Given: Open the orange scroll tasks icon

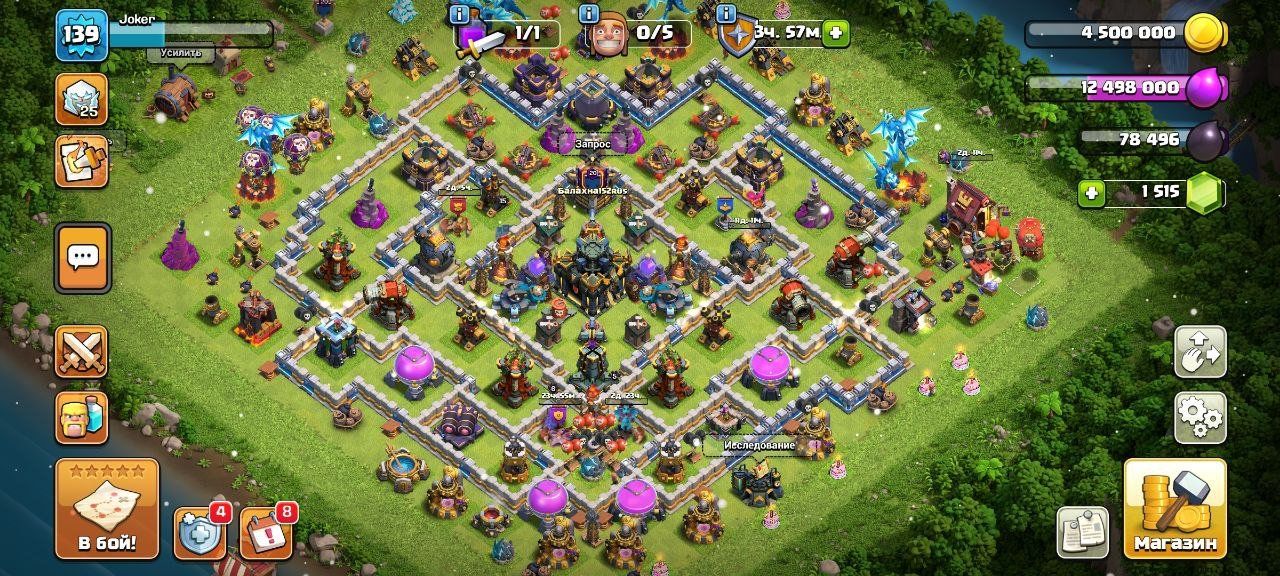Looking at the screenshot, I should click(82, 161).
